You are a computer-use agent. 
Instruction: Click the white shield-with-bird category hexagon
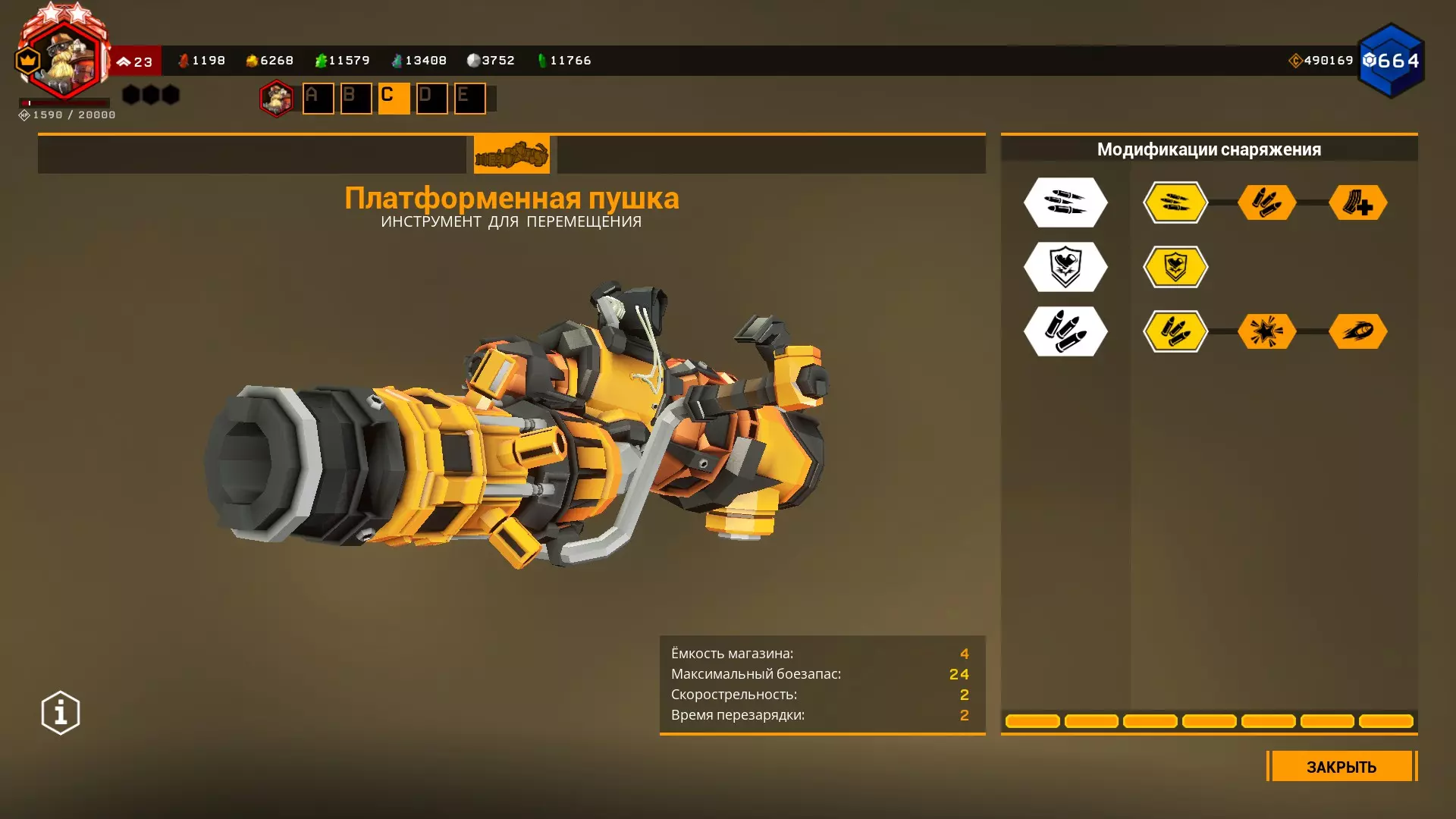click(1065, 267)
